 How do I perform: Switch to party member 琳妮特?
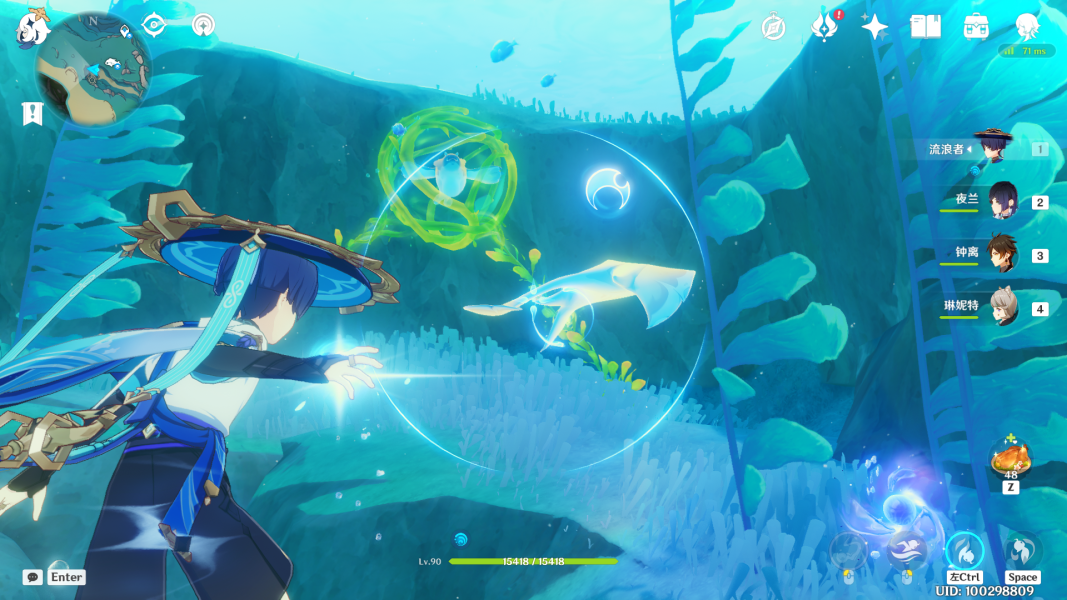click(1002, 308)
